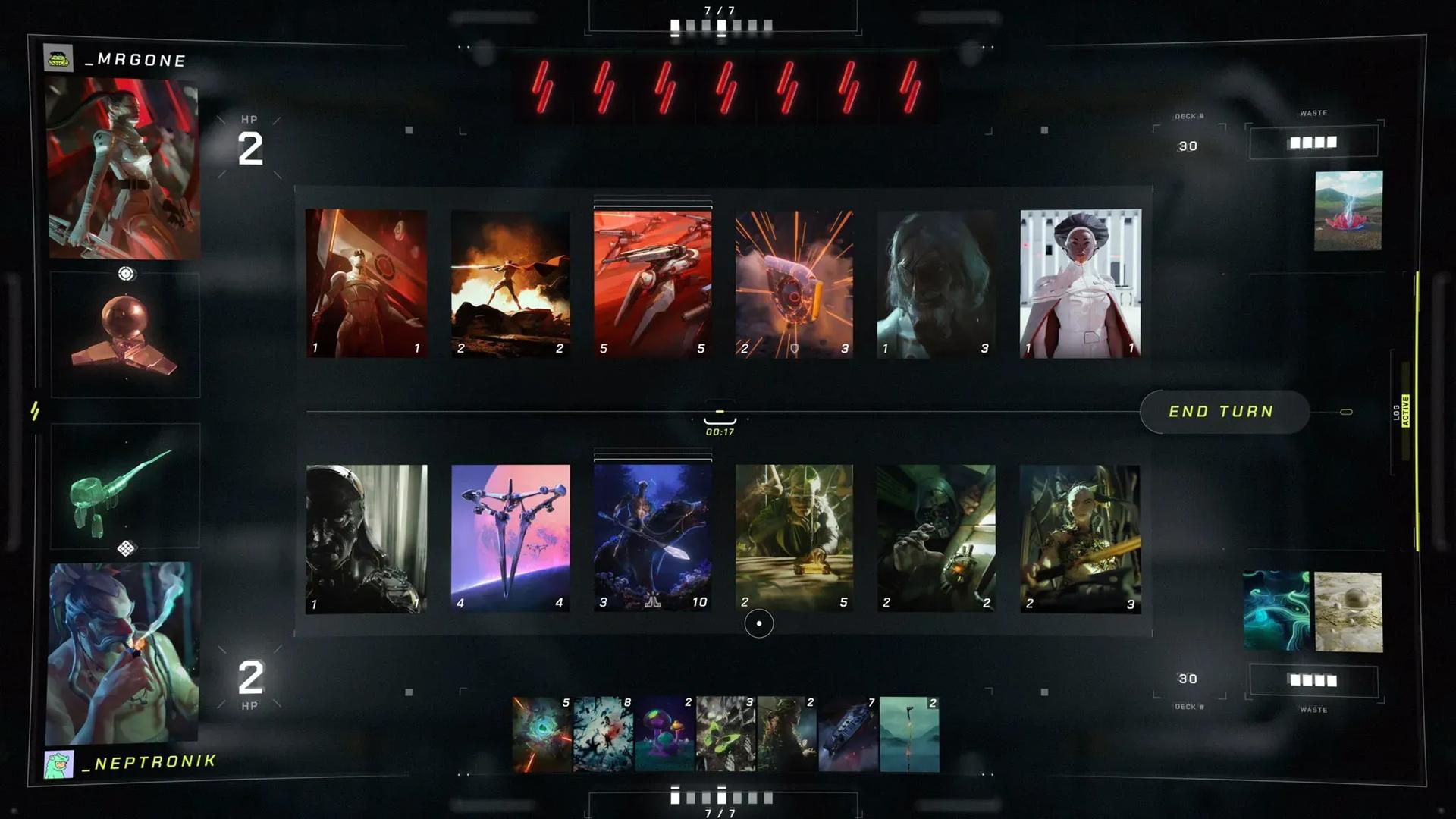Click the _MRGONE frog avatar icon
Viewport: 1456px width, 819px height.
tap(58, 57)
